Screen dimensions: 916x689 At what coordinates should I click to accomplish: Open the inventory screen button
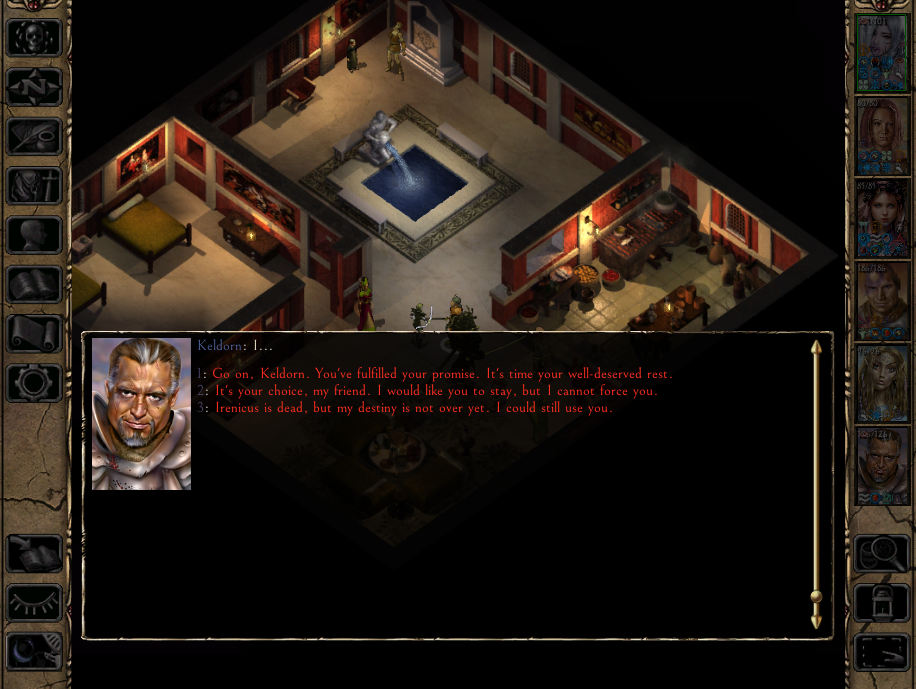[35, 185]
